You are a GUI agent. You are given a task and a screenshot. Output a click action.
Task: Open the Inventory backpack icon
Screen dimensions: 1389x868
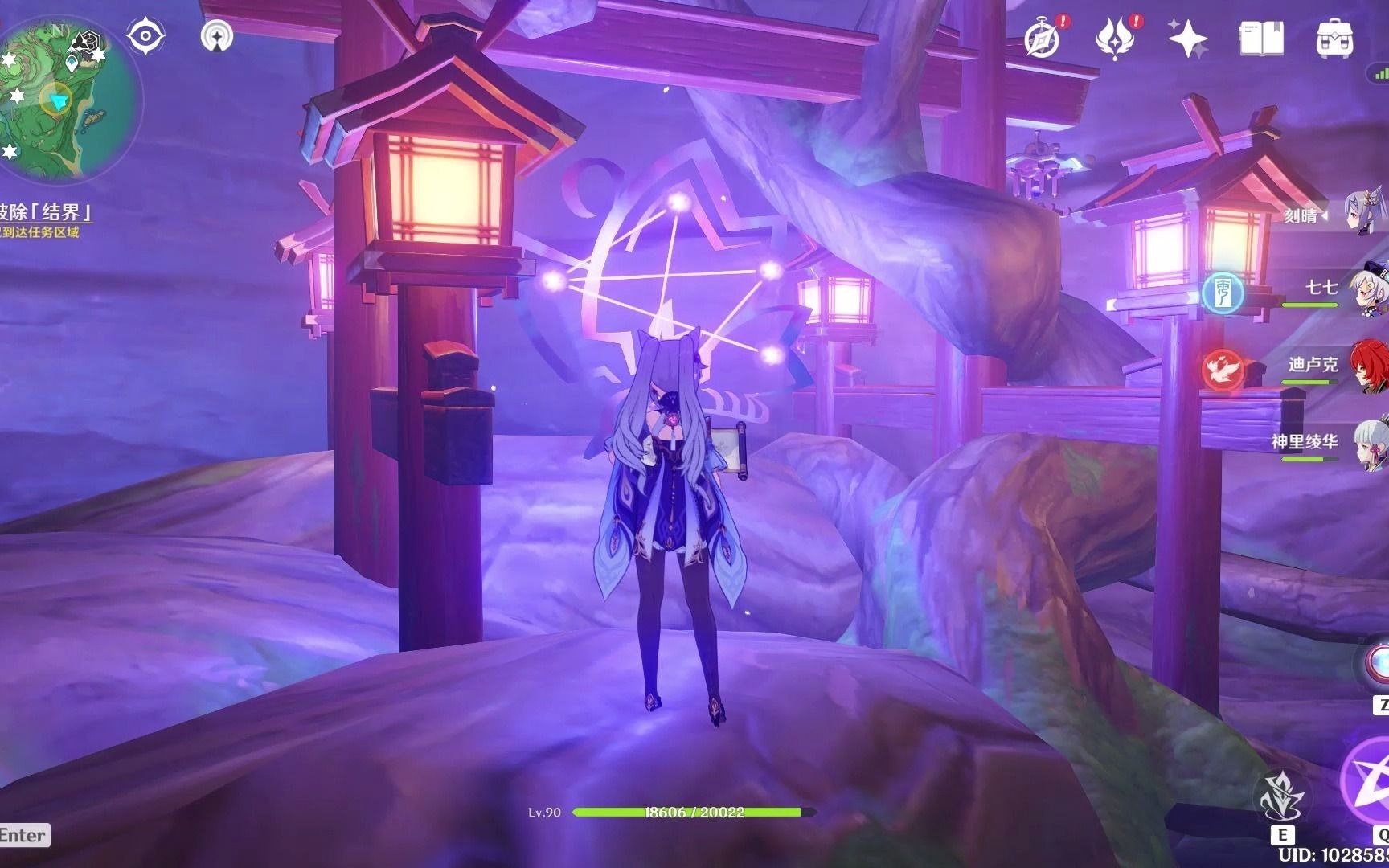click(1335, 38)
